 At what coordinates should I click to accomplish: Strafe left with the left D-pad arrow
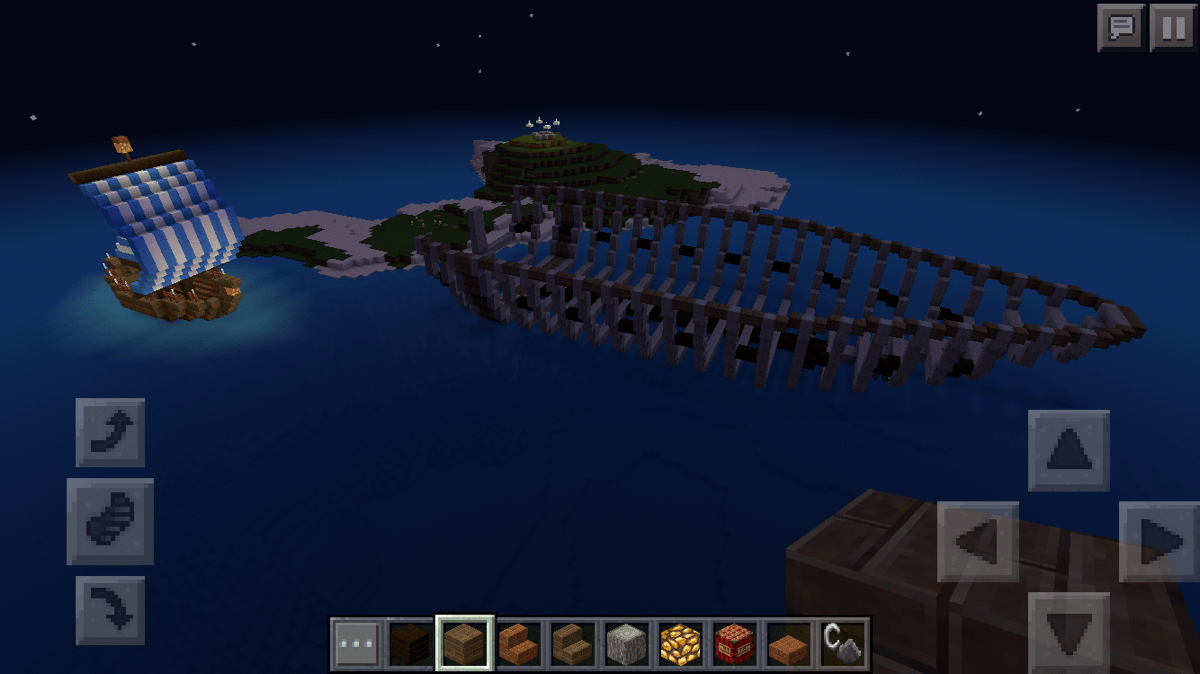pyautogui.click(x=977, y=541)
